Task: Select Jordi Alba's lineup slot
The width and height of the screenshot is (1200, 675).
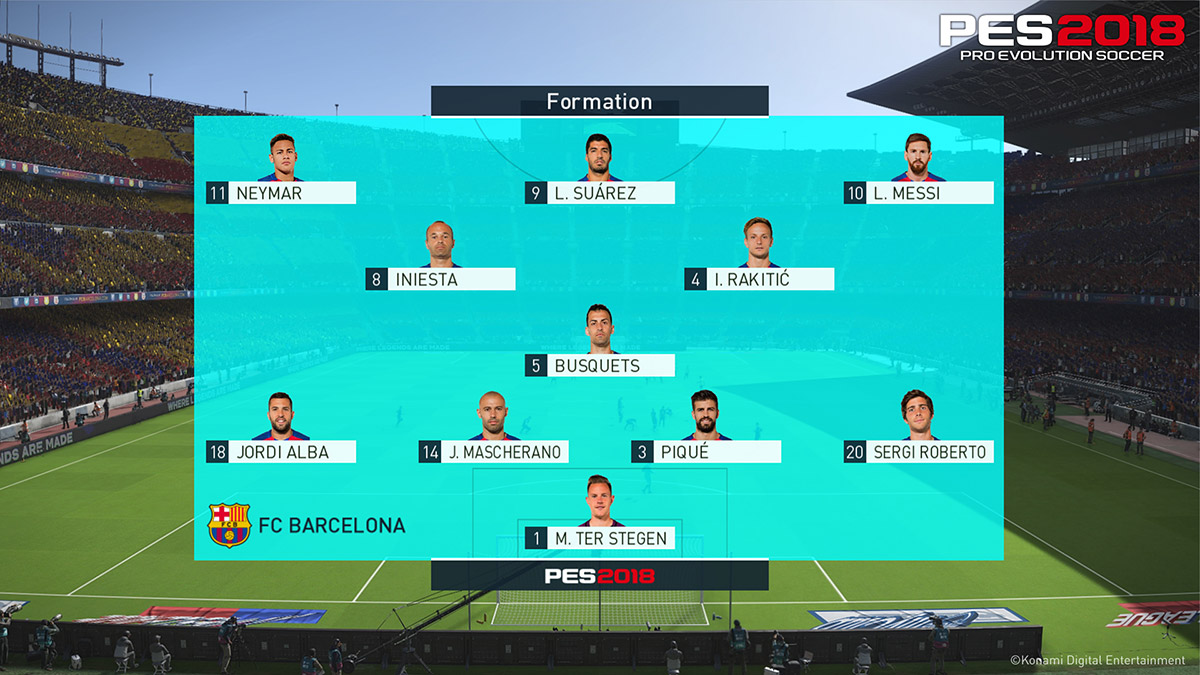Action: [x=281, y=452]
